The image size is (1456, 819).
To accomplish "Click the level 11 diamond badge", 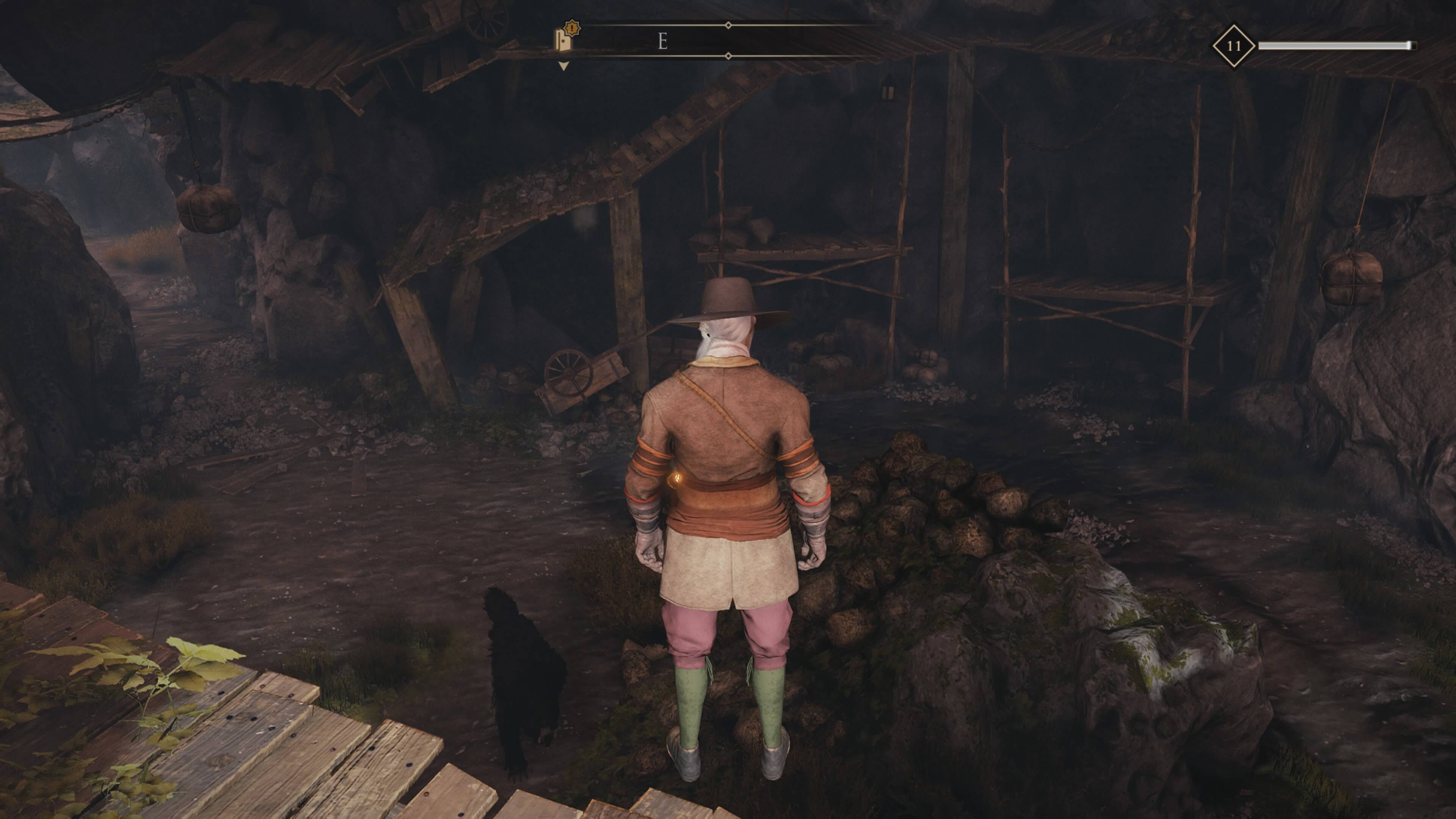I will 1233,46.
